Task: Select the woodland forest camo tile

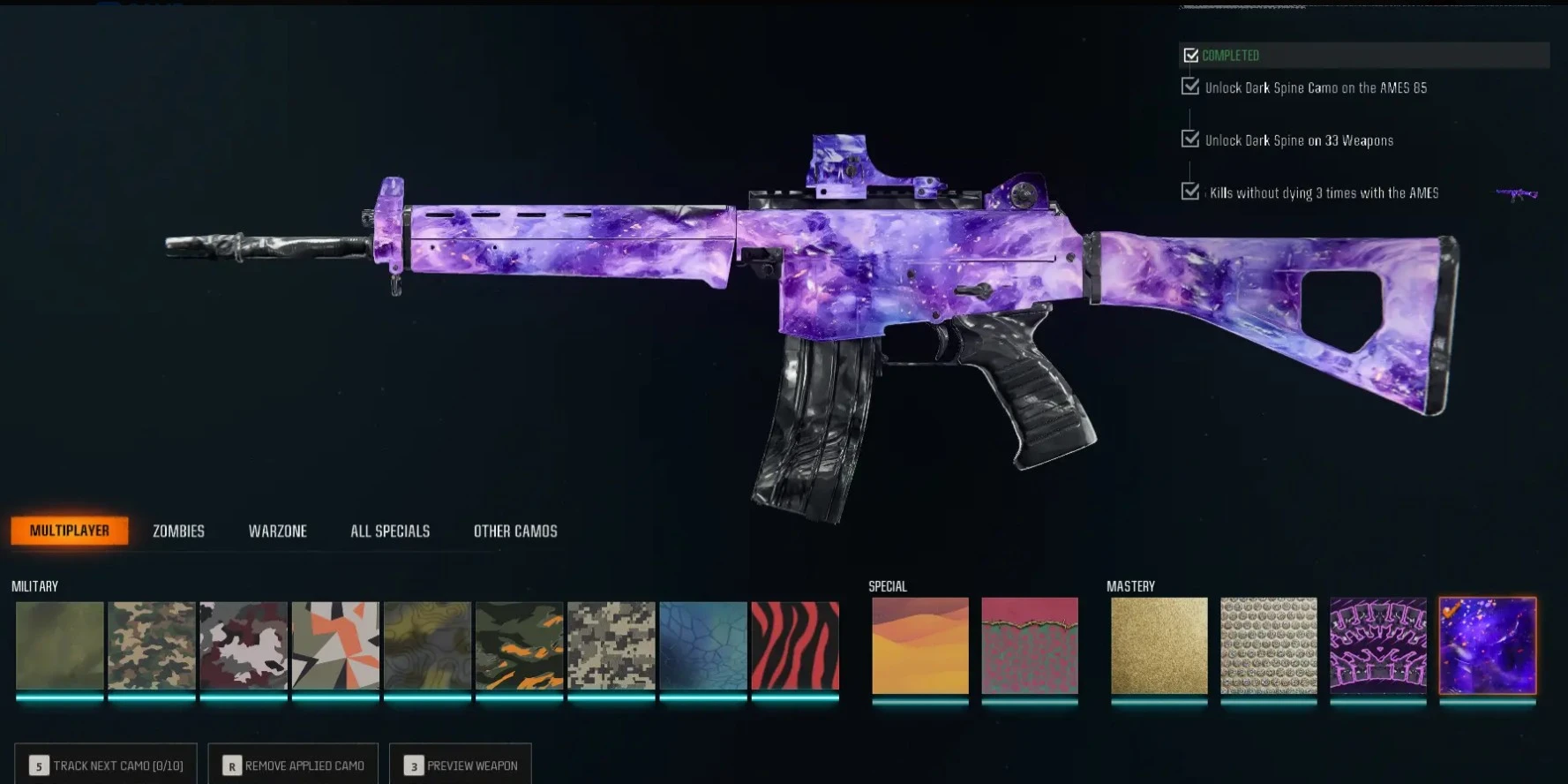Action: [152, 646]
